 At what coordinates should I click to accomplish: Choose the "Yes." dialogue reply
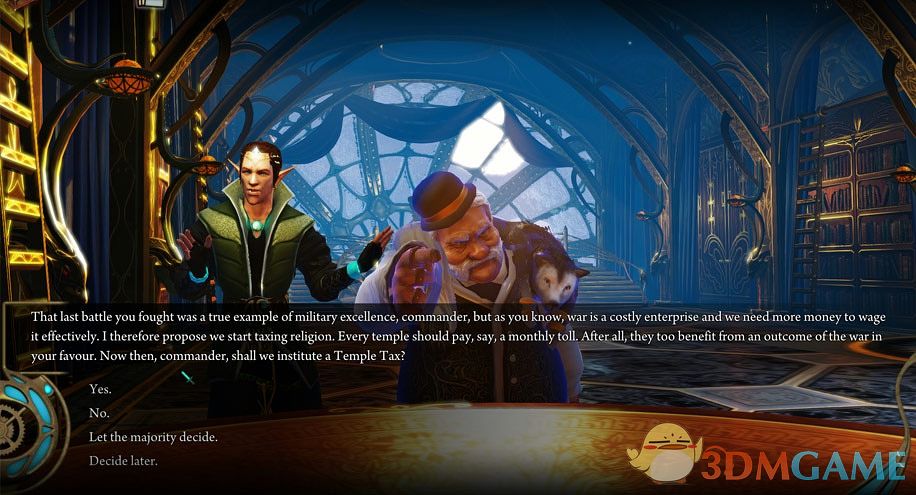pos(101,389)
